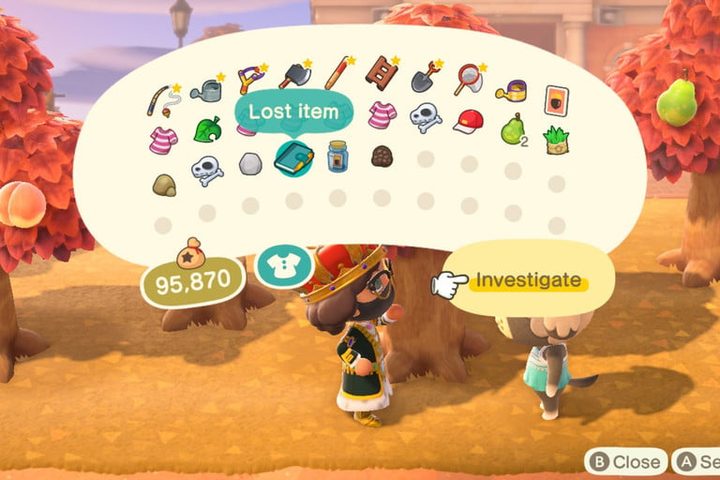Image resolution: width=720 pixels, height=480 pixels.
Task: Select the stack of two pears
Action: point(512,128)
